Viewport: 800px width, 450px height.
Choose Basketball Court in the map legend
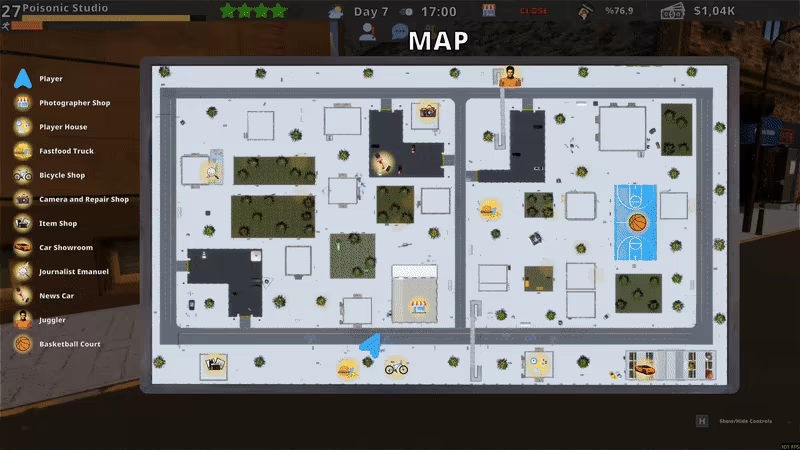[x=69, y=344]
